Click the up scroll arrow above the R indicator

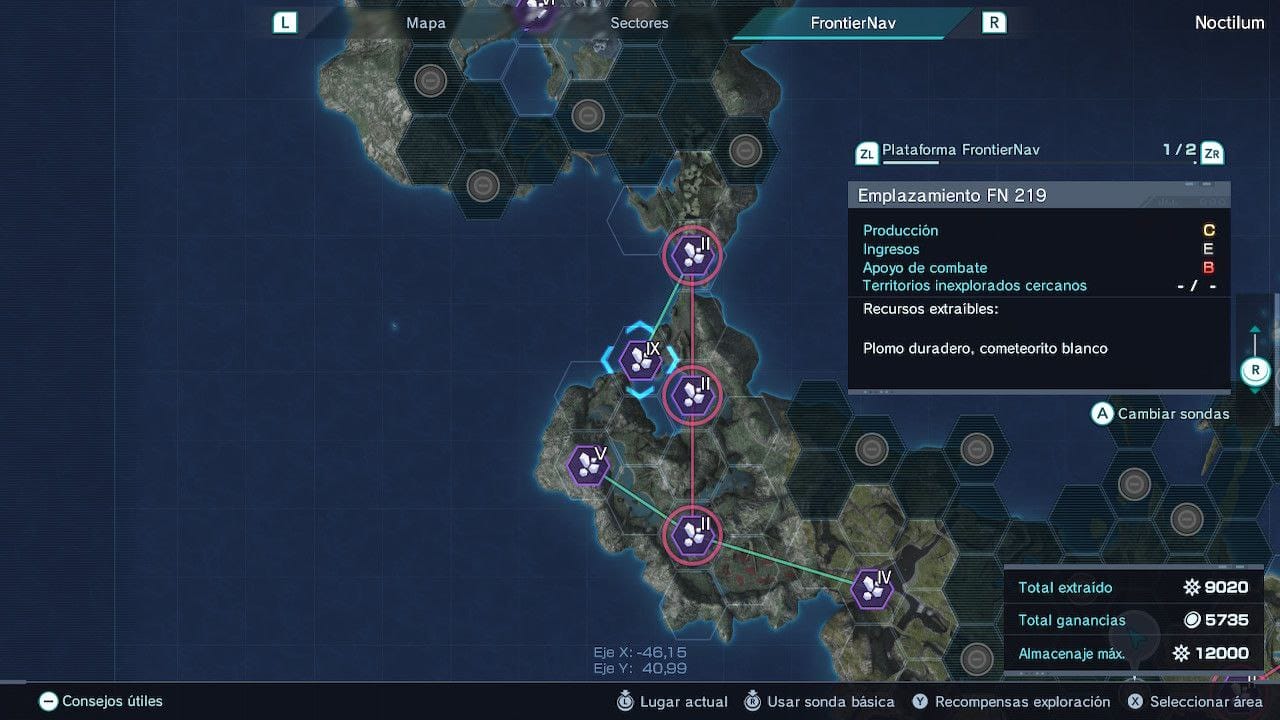tap(1255, 327)
